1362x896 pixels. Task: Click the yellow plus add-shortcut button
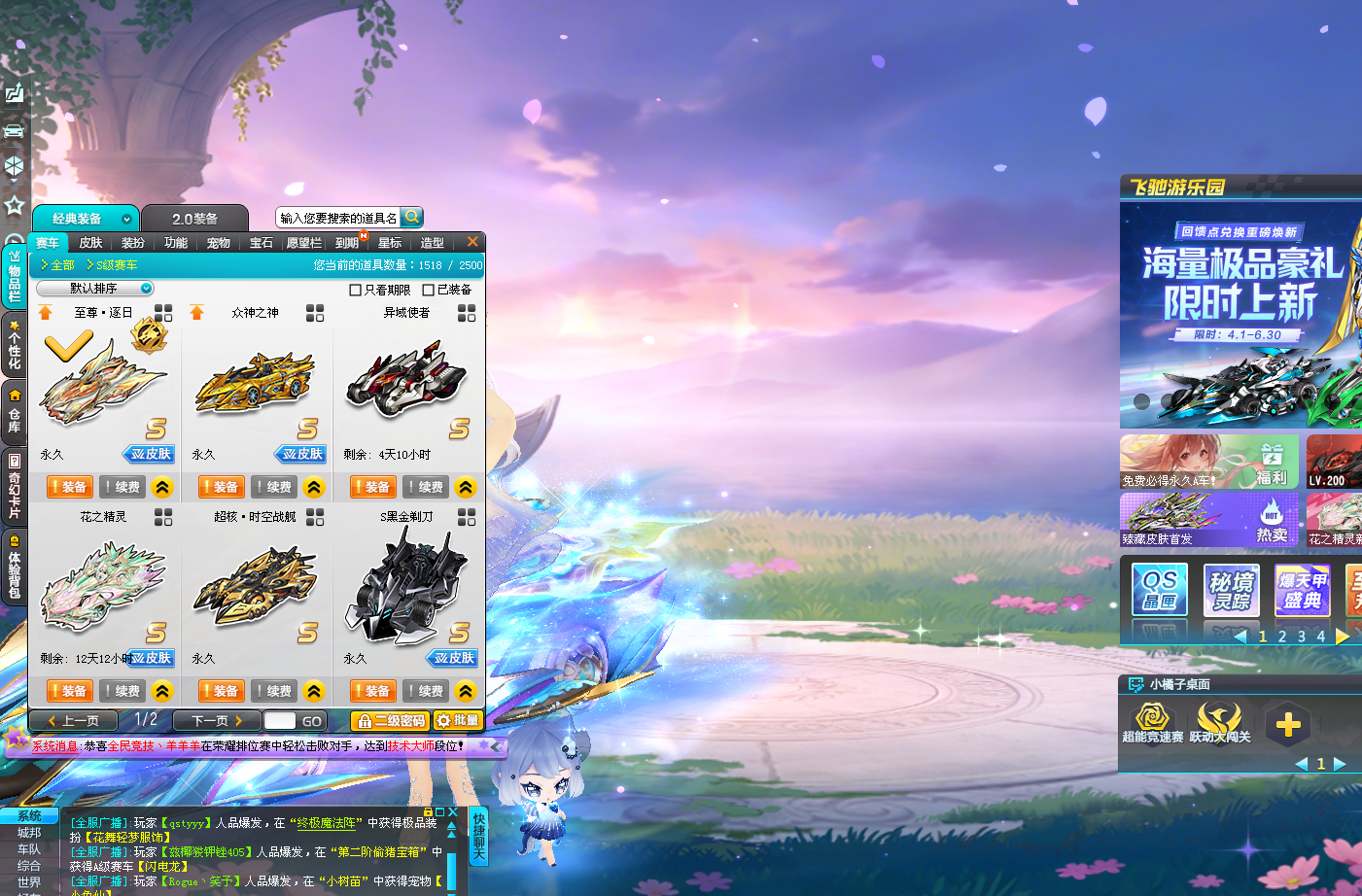pos(1288,725)
